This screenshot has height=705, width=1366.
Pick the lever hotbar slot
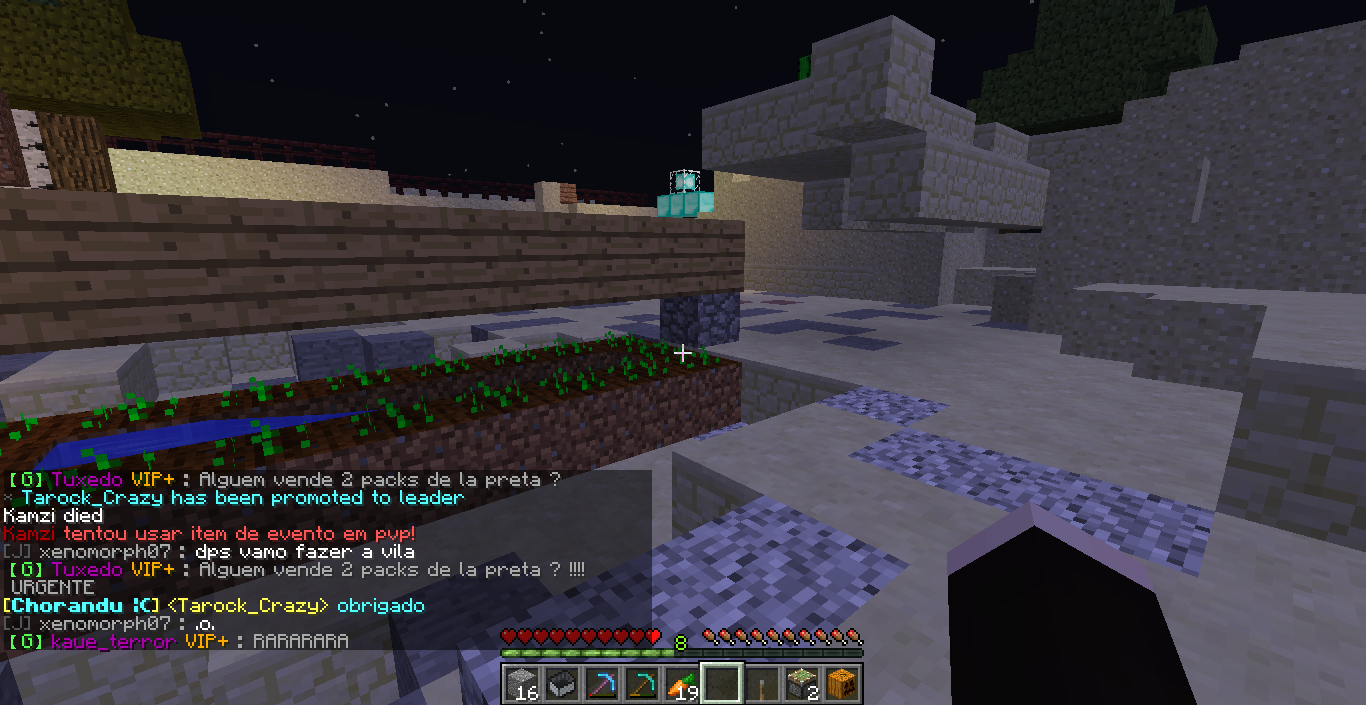[762, 683]
